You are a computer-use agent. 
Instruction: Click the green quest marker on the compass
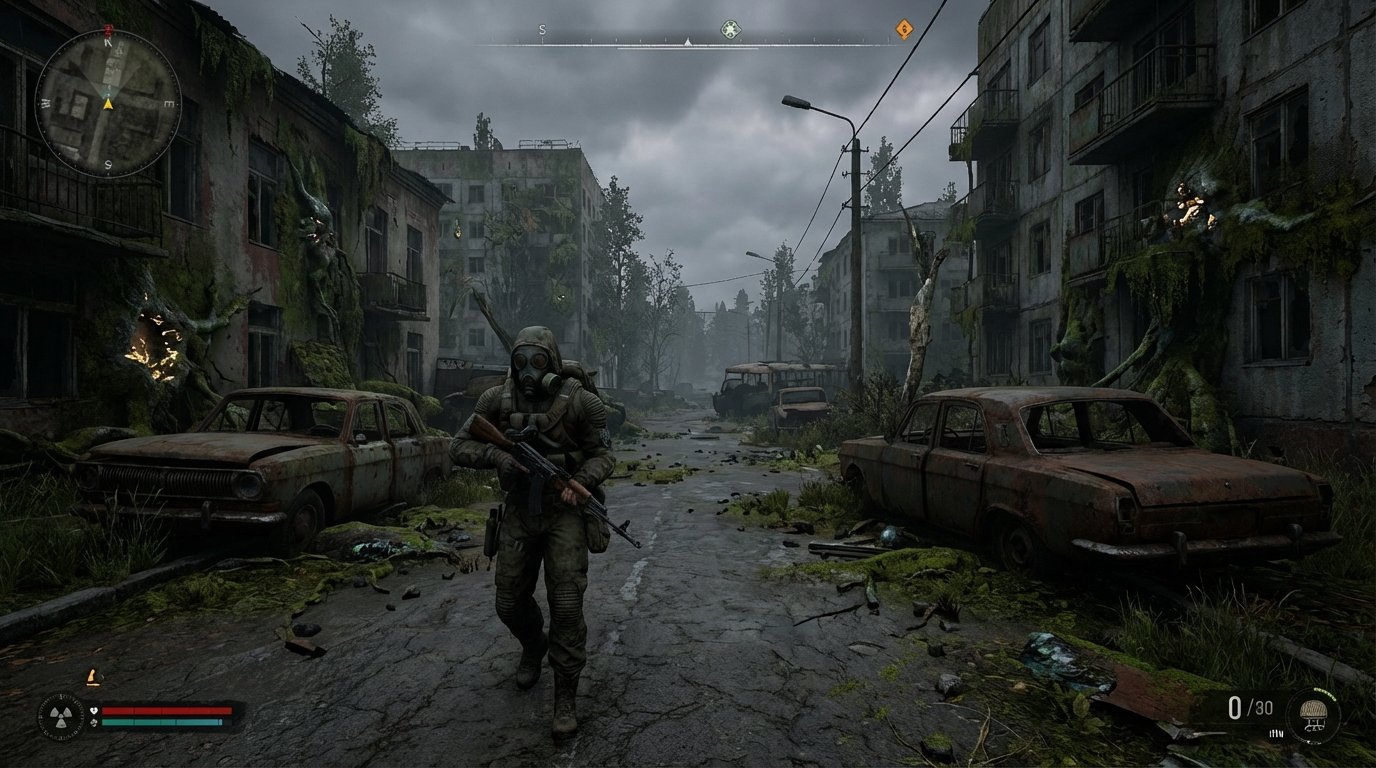click(730, 29)
